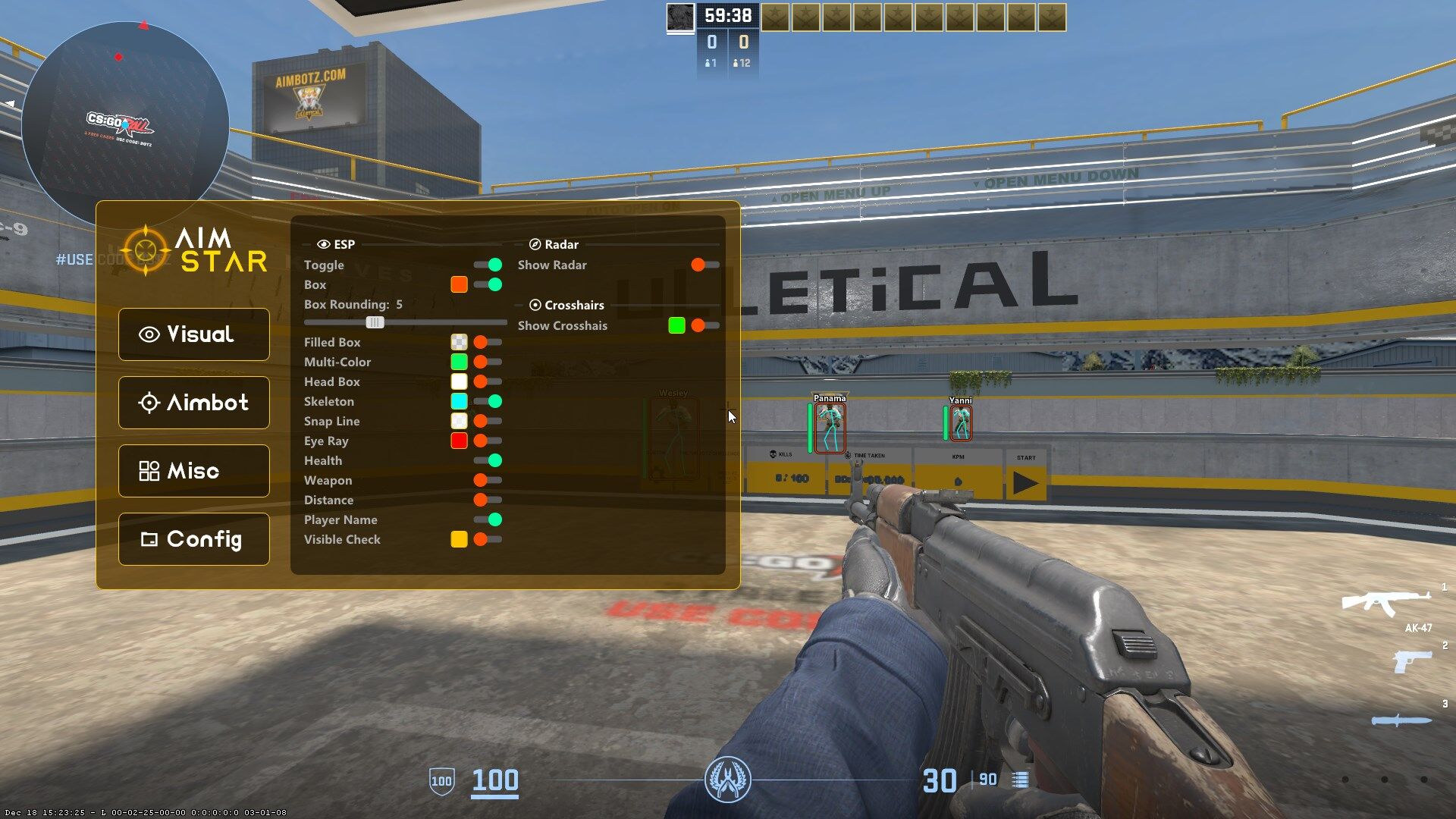Click the Crosshairs section icon
Image resolution: width=1456 pixels, height=819 pixels.
point(535,305)
